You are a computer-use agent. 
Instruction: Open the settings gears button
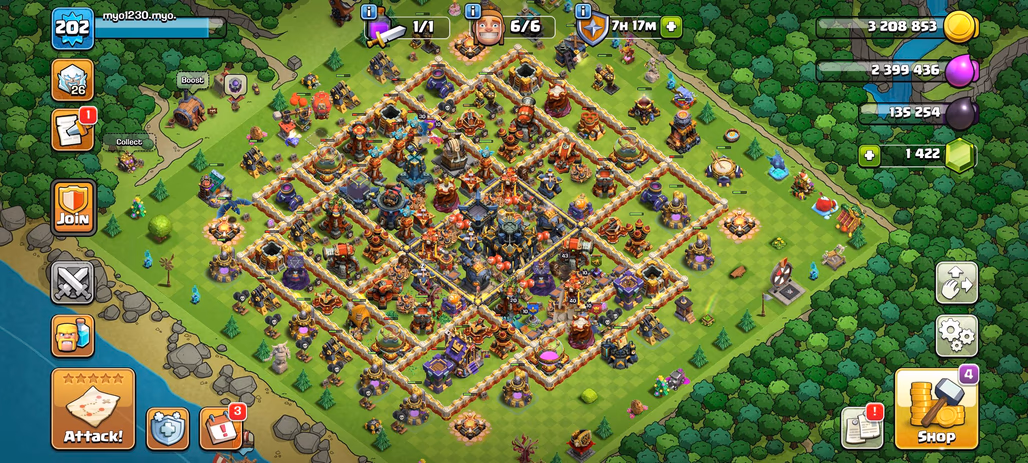click(x=956, y=335)
